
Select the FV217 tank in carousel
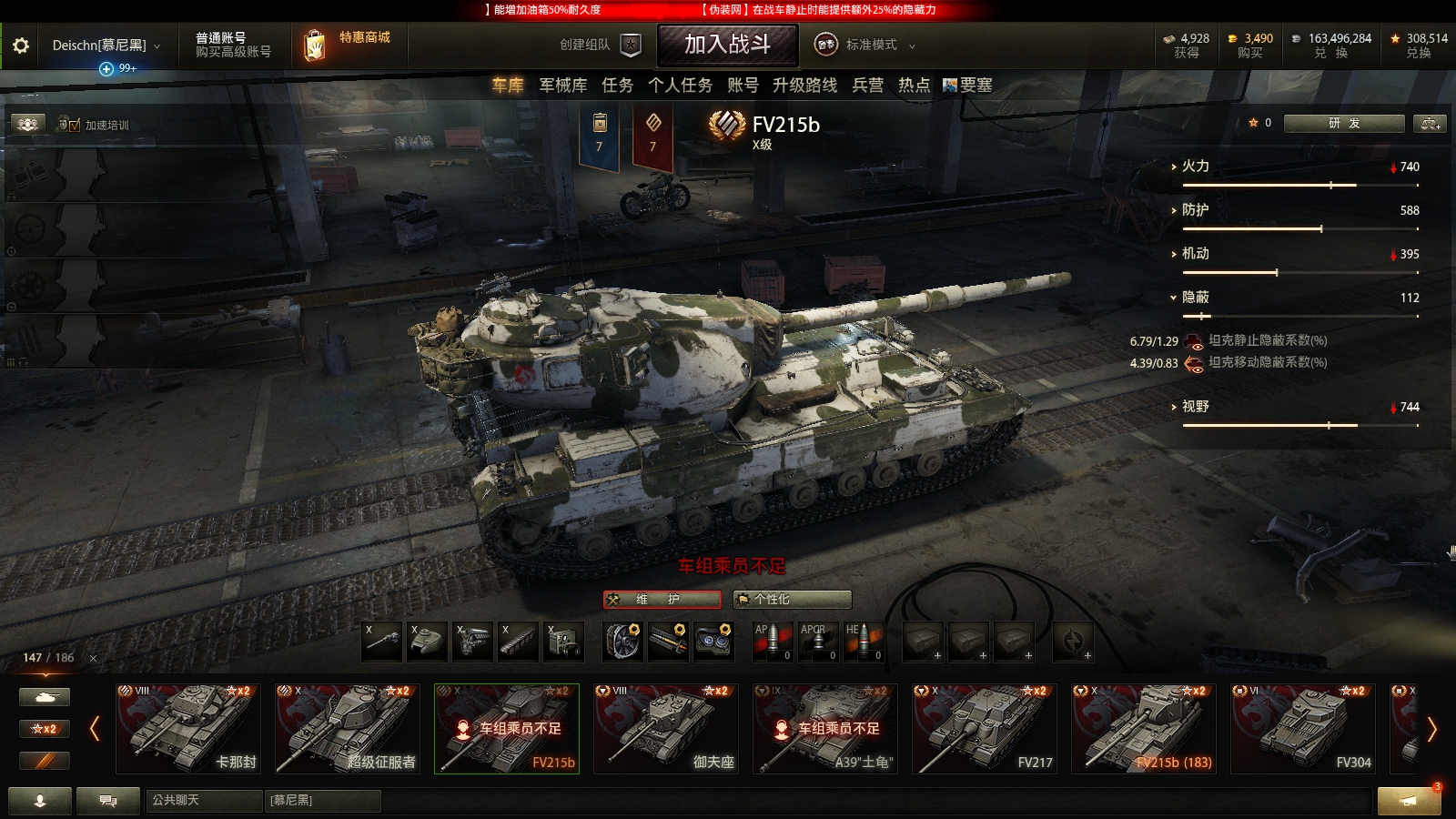[x=985, y=728]
